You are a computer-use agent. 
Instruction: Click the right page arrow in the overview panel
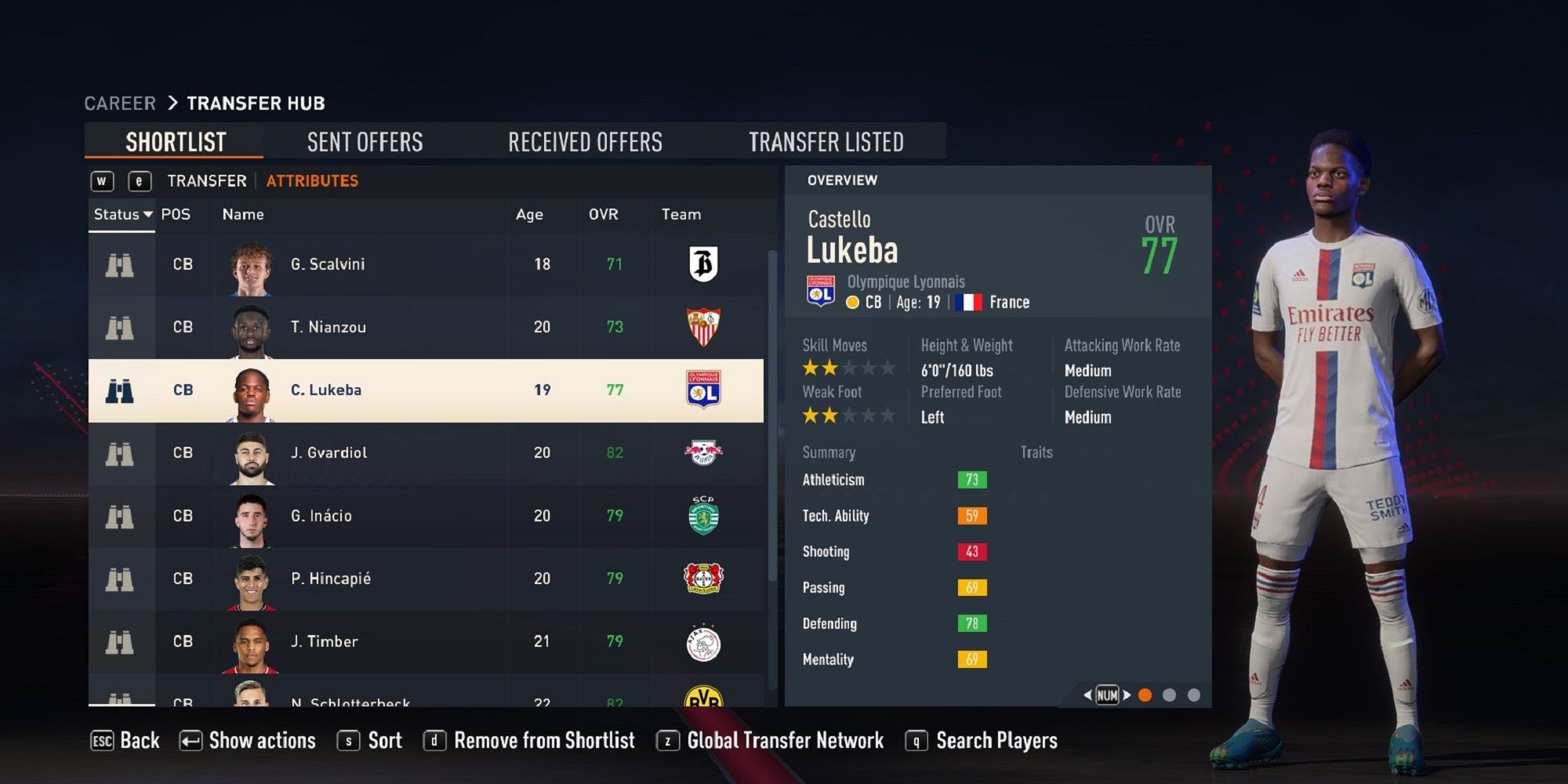(1126, 695)
